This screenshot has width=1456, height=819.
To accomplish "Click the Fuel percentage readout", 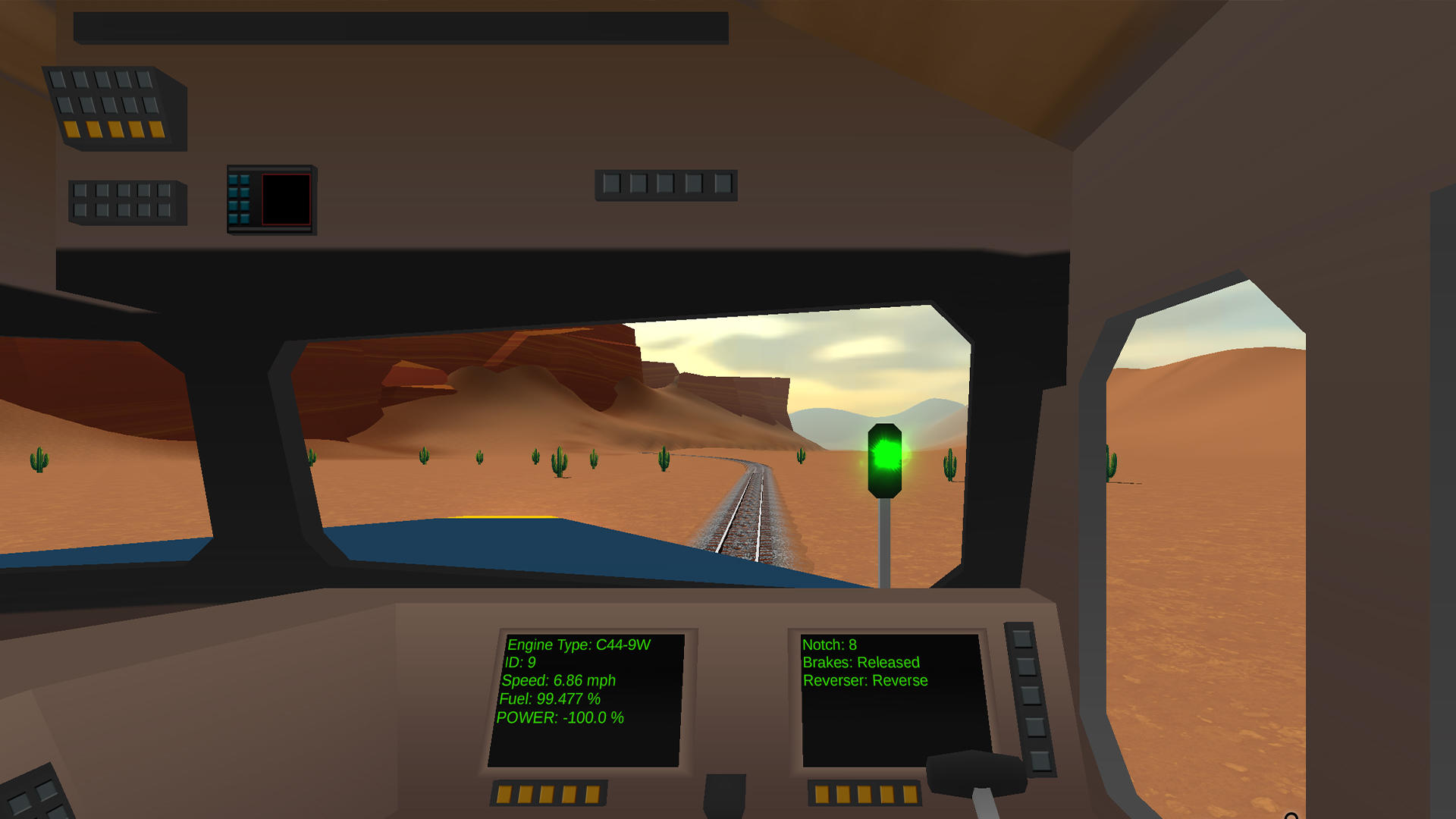I will 550,698.
